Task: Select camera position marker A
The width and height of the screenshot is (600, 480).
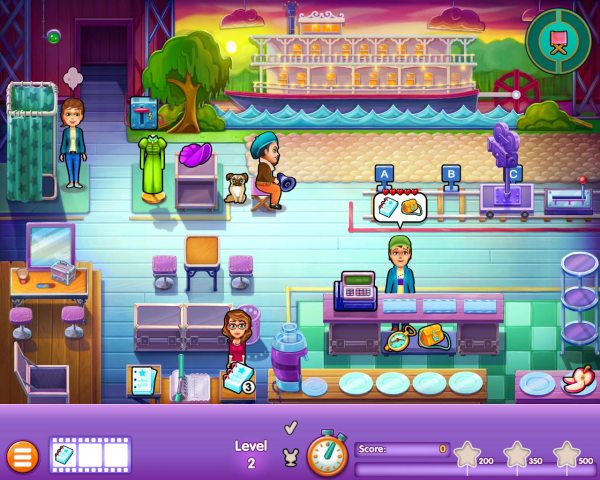Action: point(381,173)
